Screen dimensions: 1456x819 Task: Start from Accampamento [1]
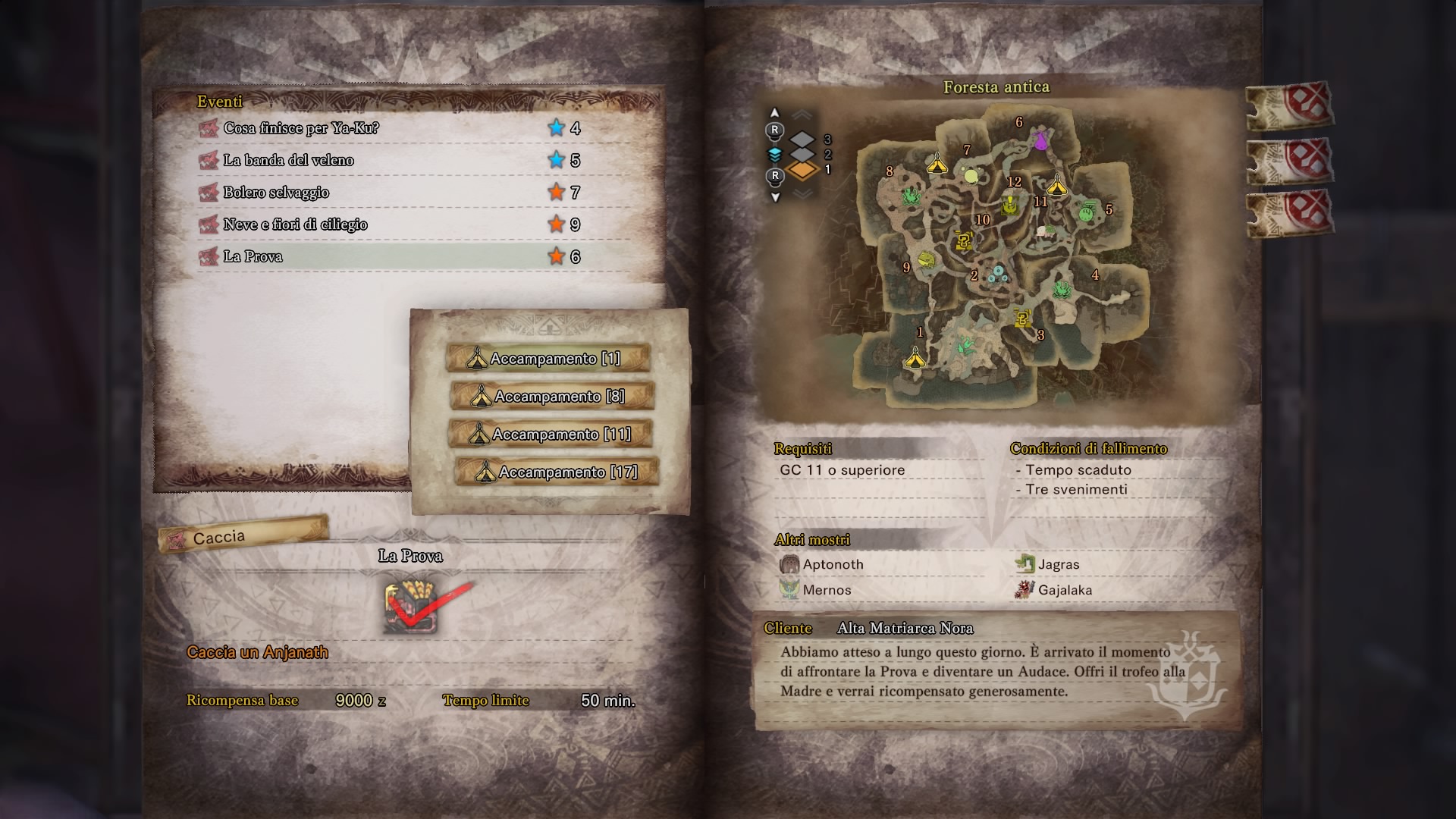(548, 358)
